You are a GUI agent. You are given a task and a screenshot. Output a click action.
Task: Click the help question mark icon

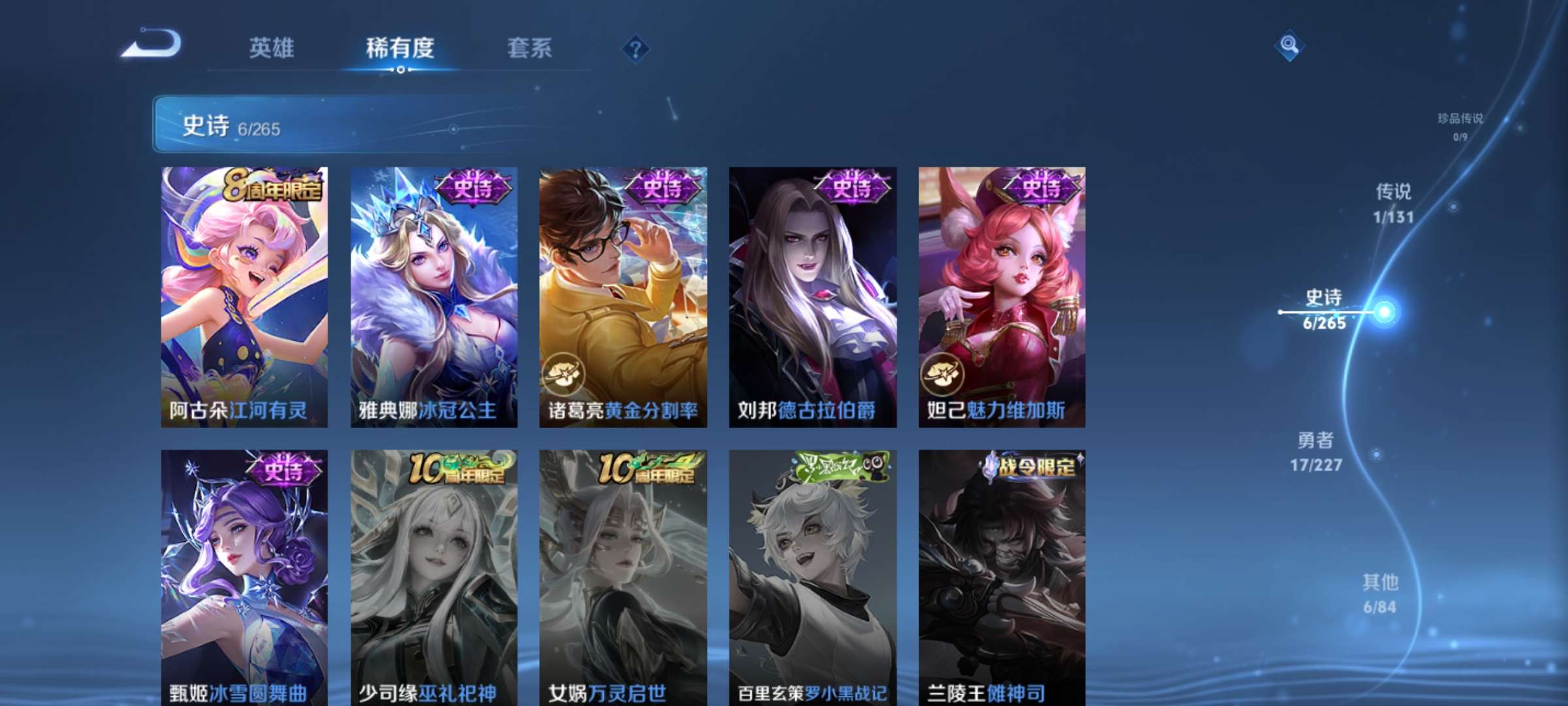(637, 48)
